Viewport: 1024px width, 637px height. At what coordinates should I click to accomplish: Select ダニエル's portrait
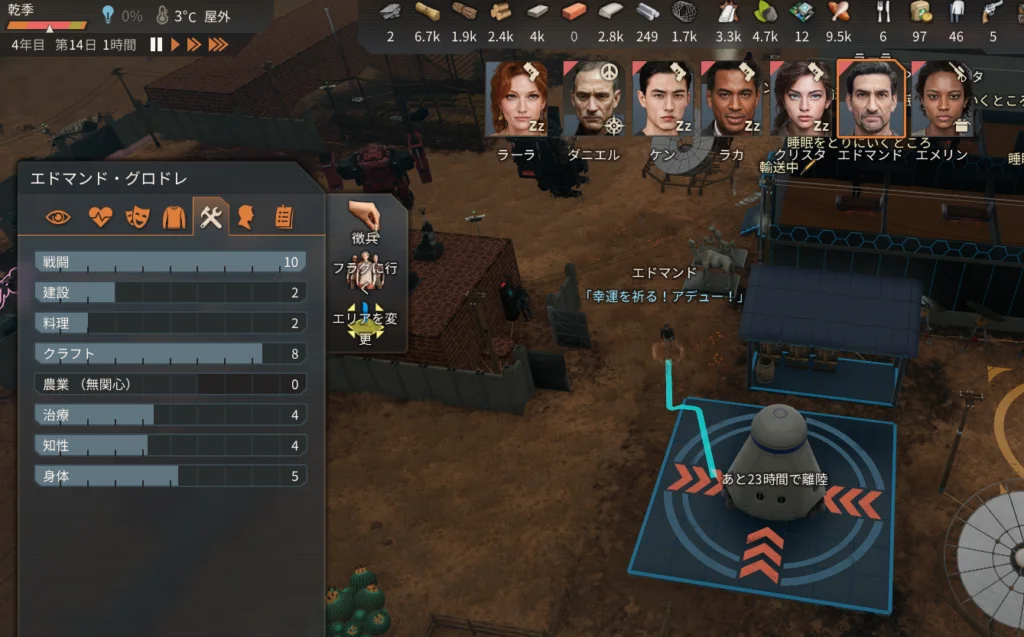tap(594, 100)
